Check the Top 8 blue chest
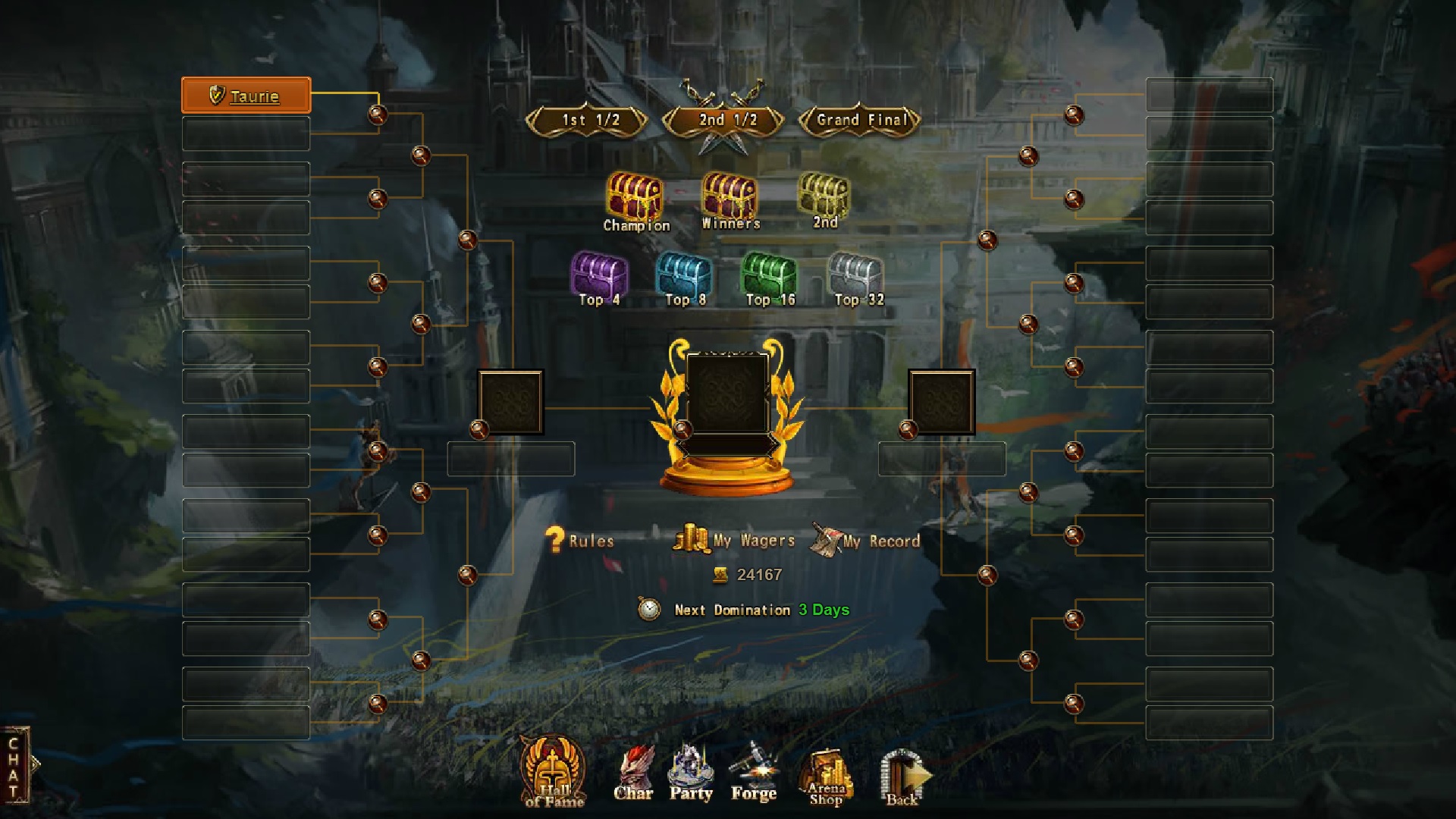The height and width of the screenshot is (819, 1456). coord(684,275)
